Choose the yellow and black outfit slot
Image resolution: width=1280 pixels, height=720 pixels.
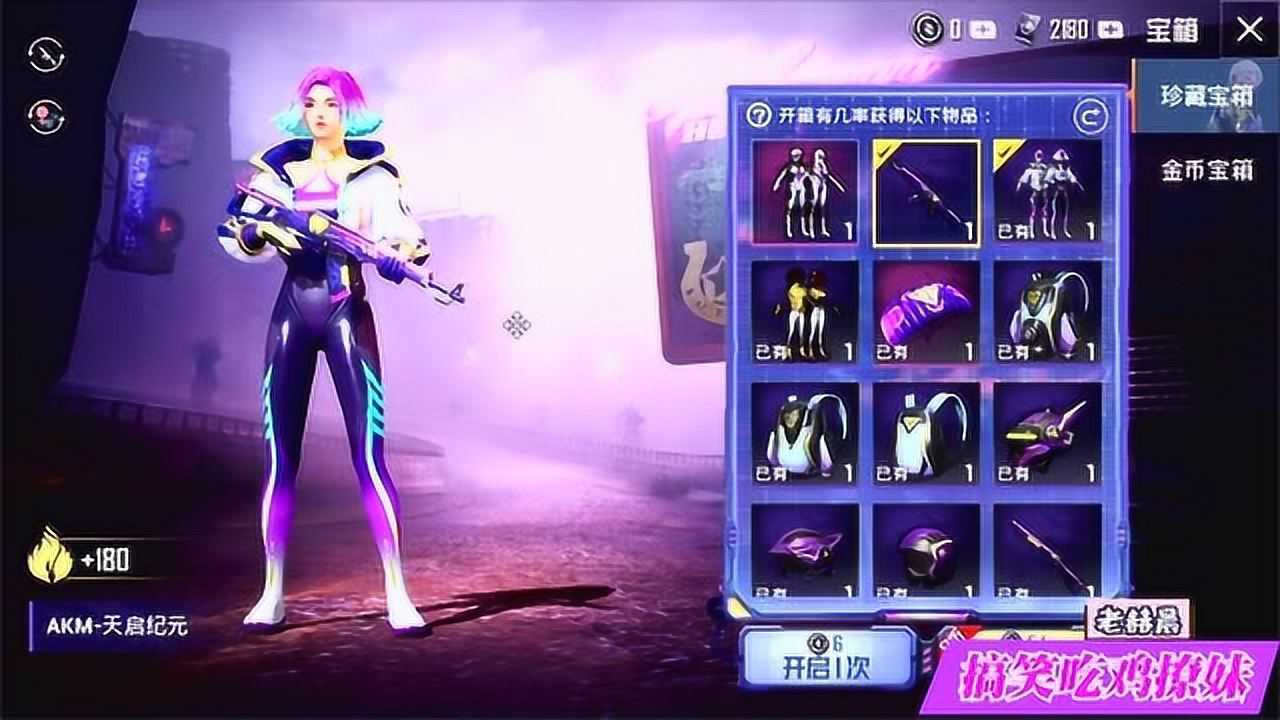tap(805, 313)
